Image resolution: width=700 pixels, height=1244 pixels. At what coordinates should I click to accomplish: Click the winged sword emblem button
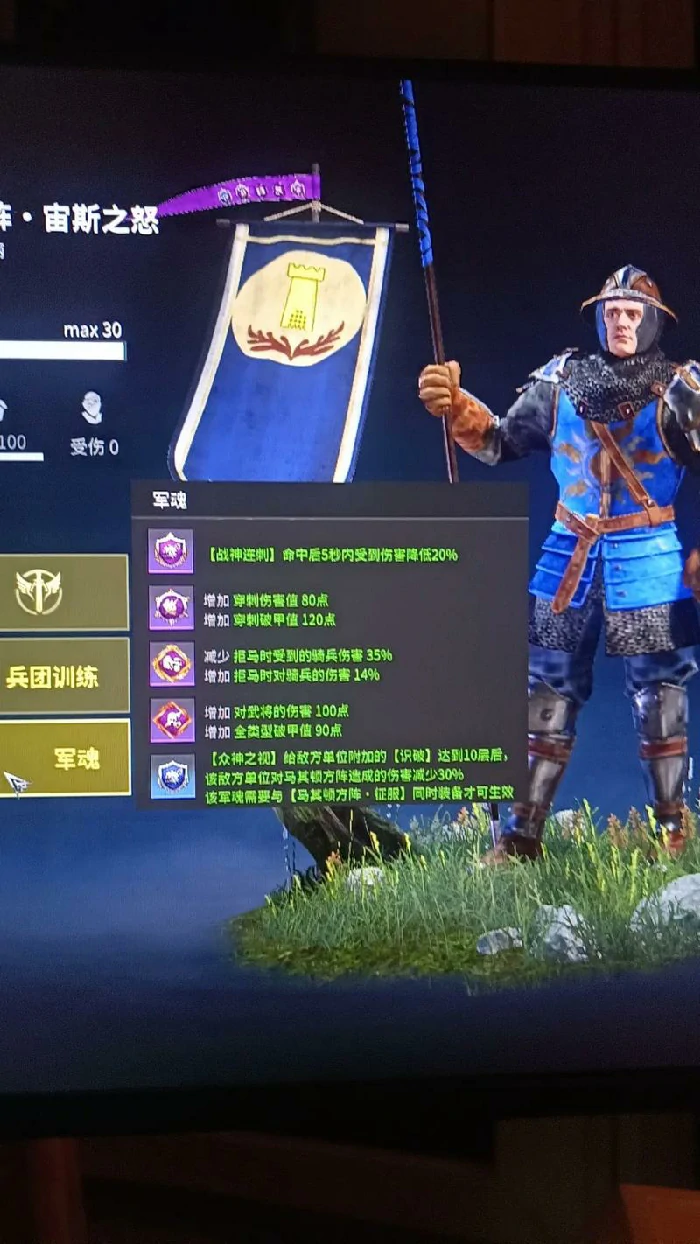[x=40, y=593]
